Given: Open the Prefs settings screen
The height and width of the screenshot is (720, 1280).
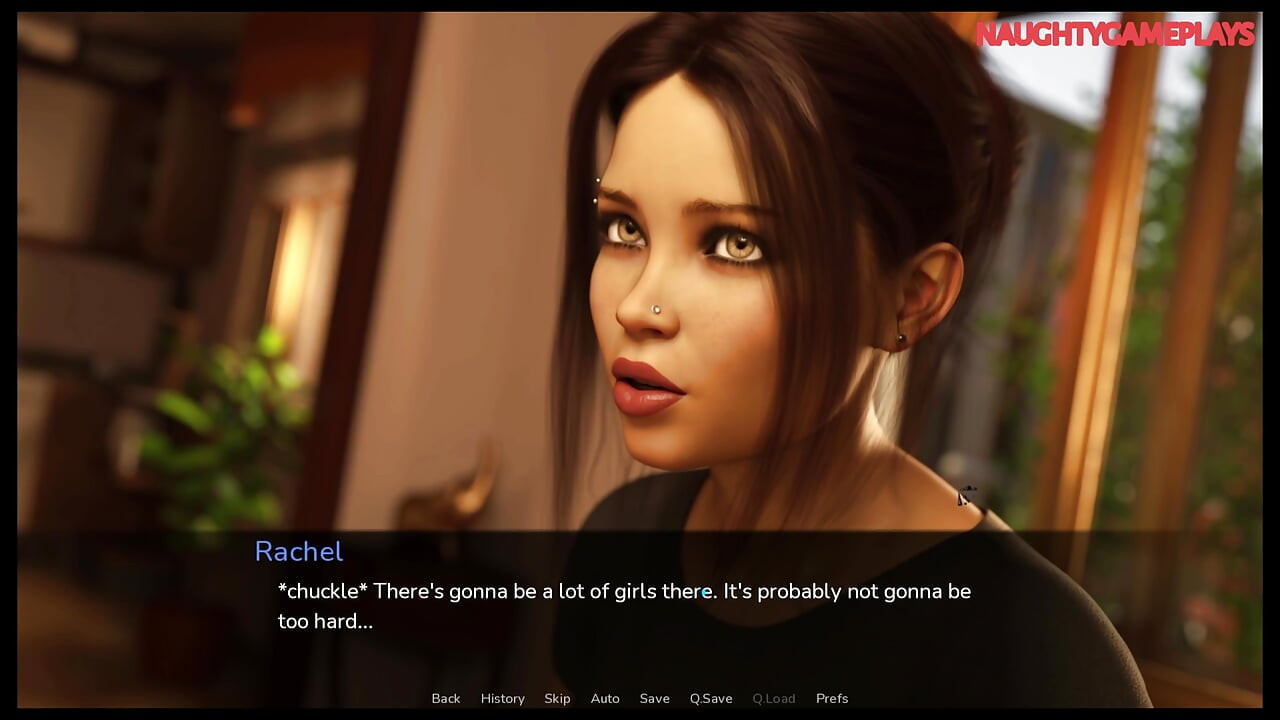Looking at the screenshot, I should [x=832, y=698].
